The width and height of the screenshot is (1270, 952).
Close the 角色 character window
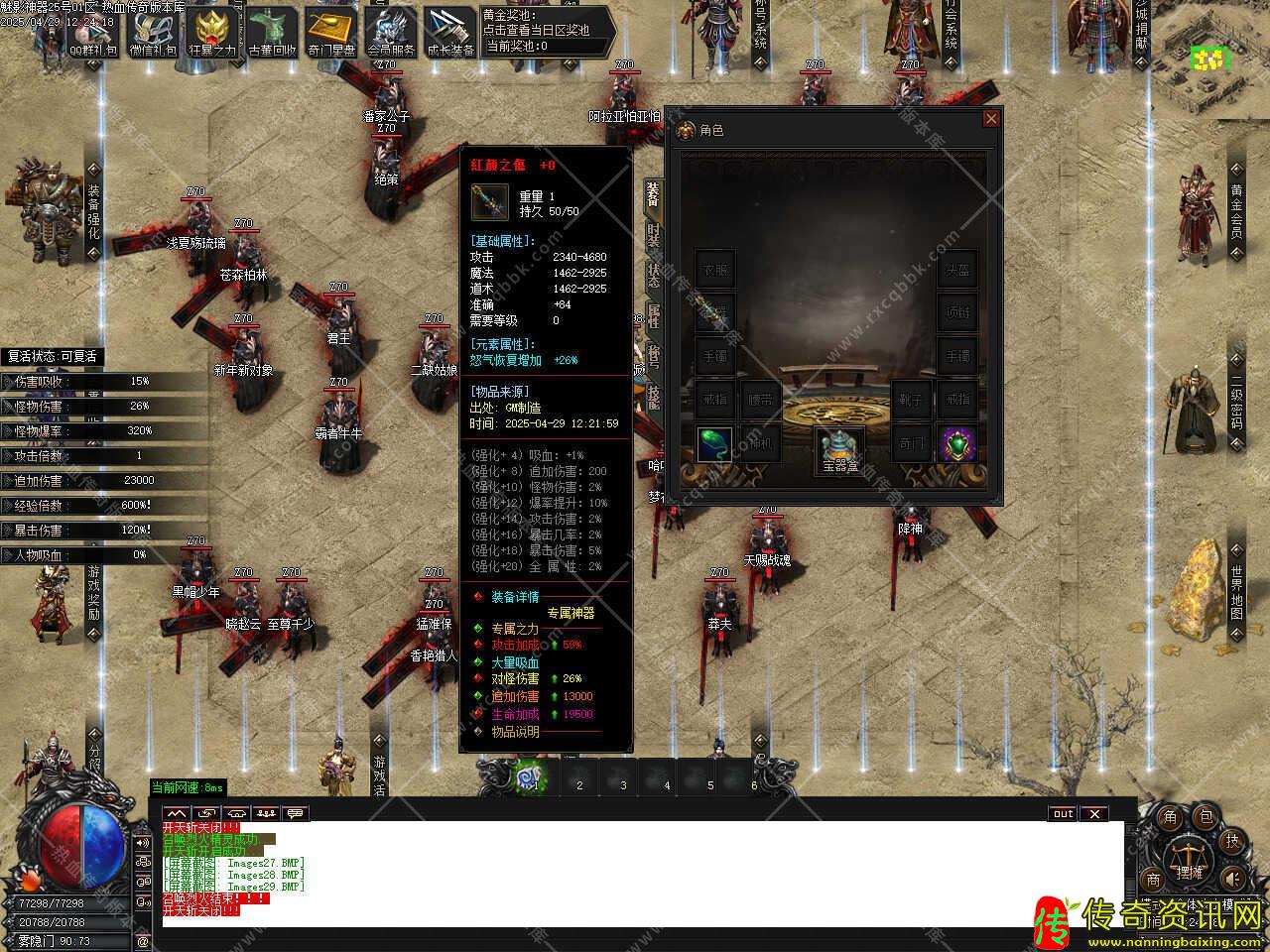pyautogui.click(x=990, y=119)
